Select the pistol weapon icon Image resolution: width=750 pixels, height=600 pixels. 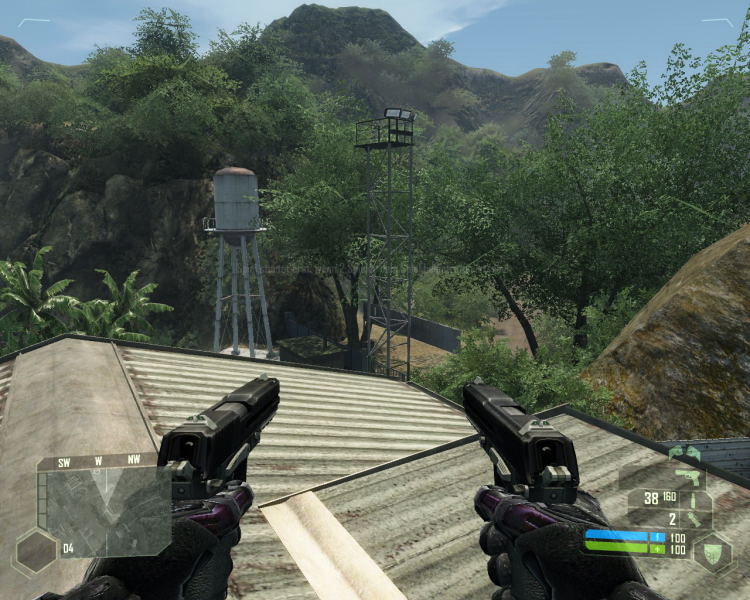689,475
